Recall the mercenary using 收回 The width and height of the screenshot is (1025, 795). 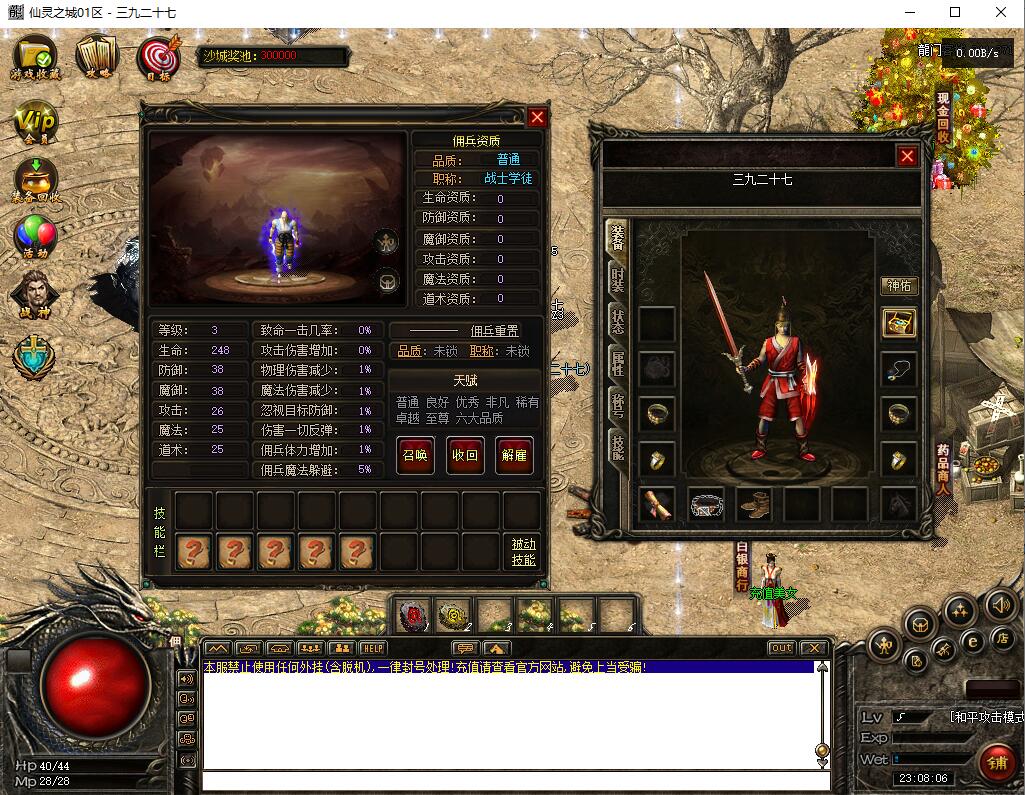click(x=465, y=455)
